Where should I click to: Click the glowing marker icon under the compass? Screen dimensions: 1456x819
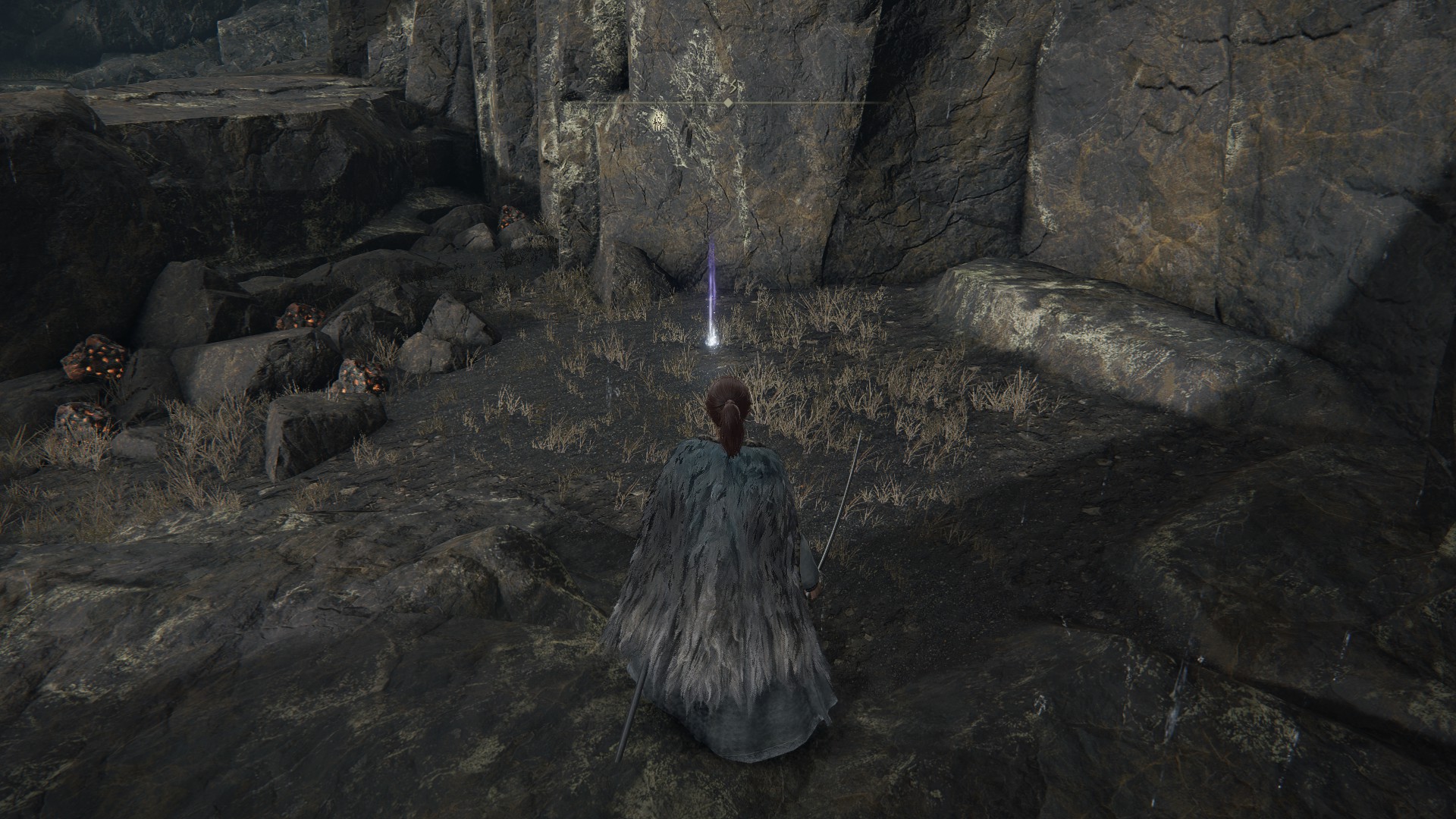click(x=659, y=119)
